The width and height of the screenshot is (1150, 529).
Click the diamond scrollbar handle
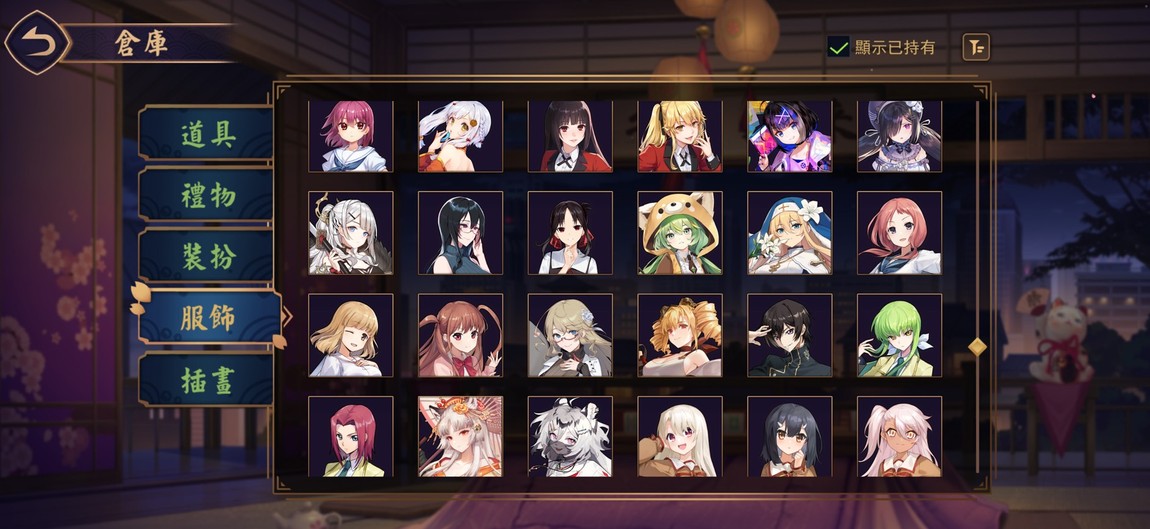[x=978, y=346]
